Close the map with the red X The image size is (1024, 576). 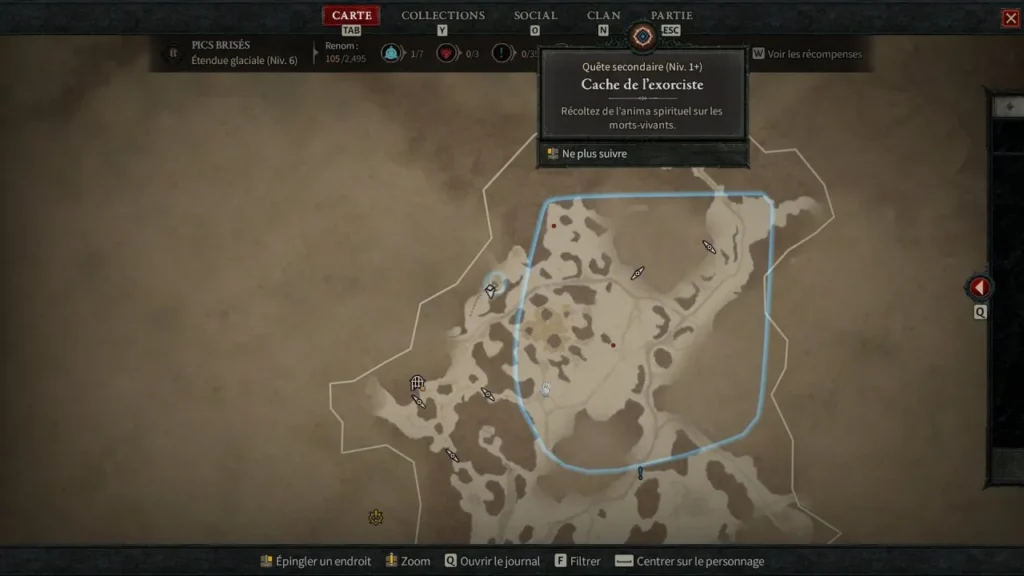[1010, 18]
